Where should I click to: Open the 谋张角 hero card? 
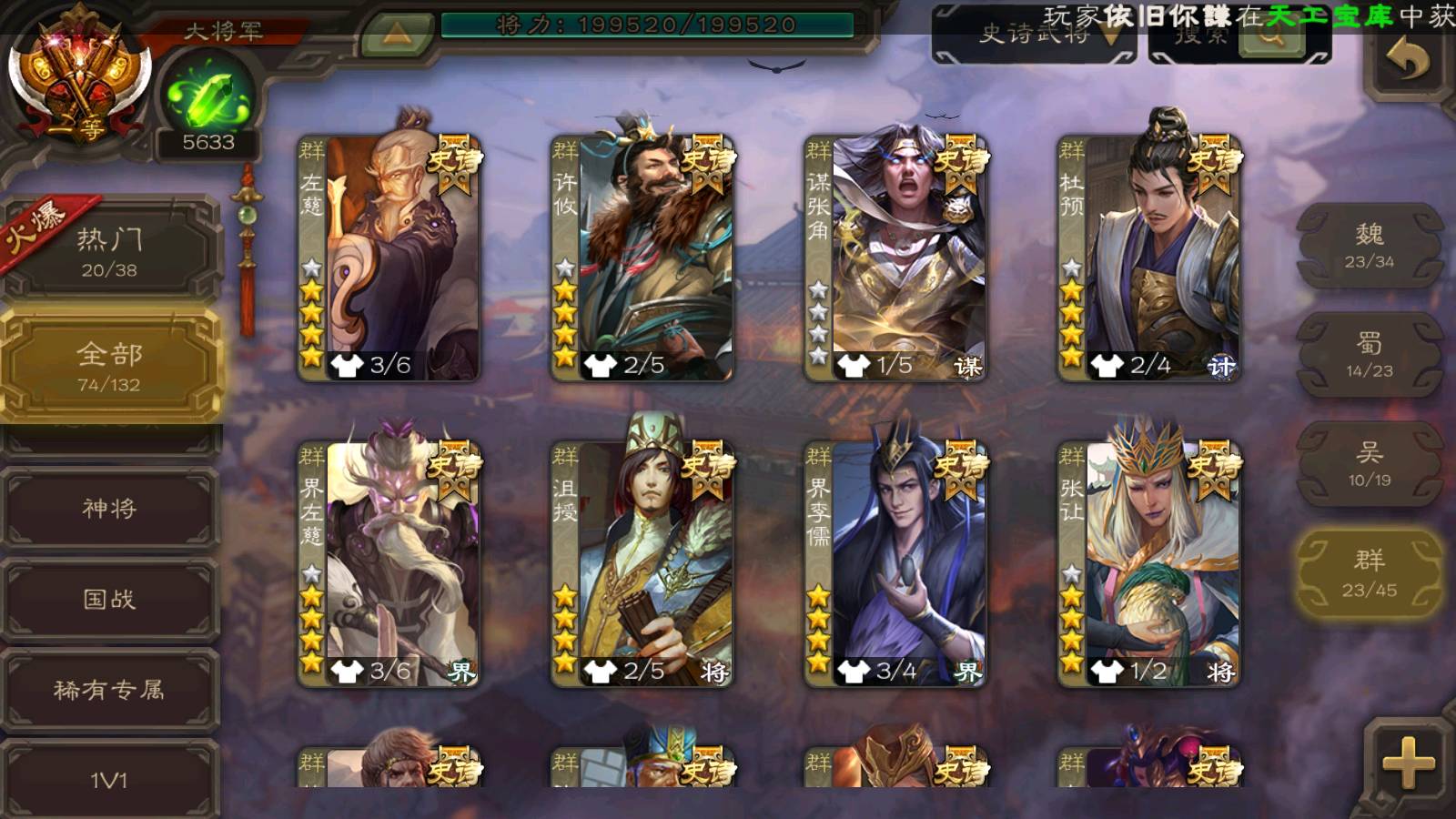(x=895, y=258)
